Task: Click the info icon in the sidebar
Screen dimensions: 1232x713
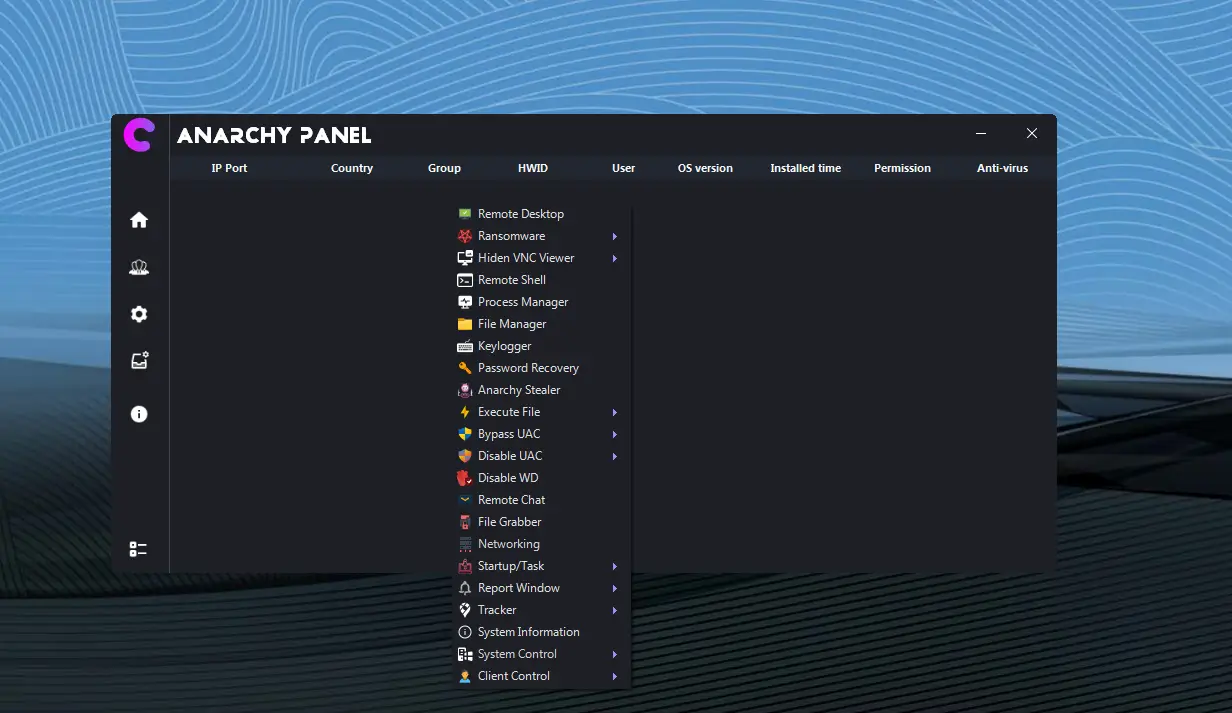Action: 139,414
